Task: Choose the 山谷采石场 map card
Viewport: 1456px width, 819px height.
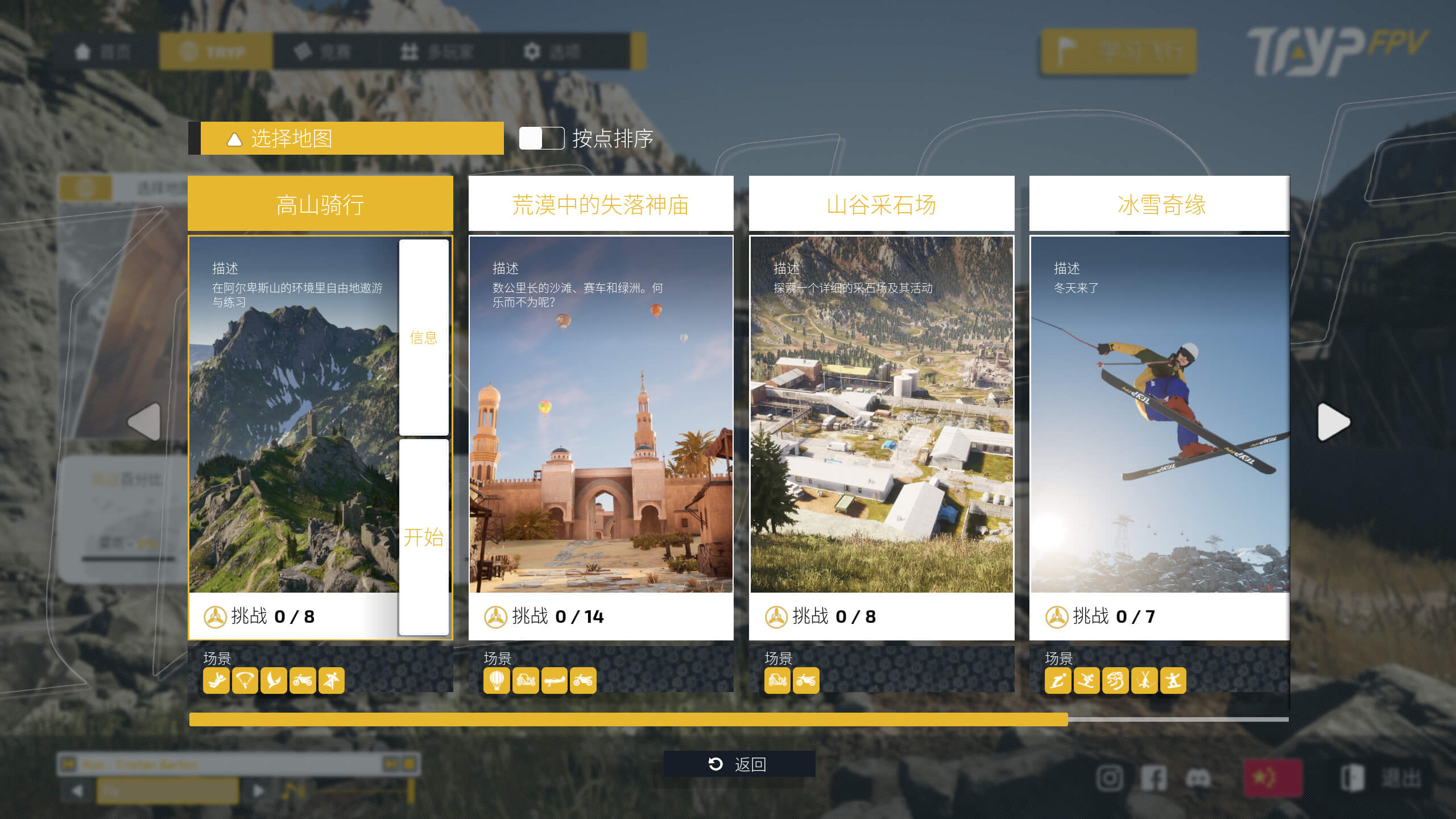Action: coord(881,415)
